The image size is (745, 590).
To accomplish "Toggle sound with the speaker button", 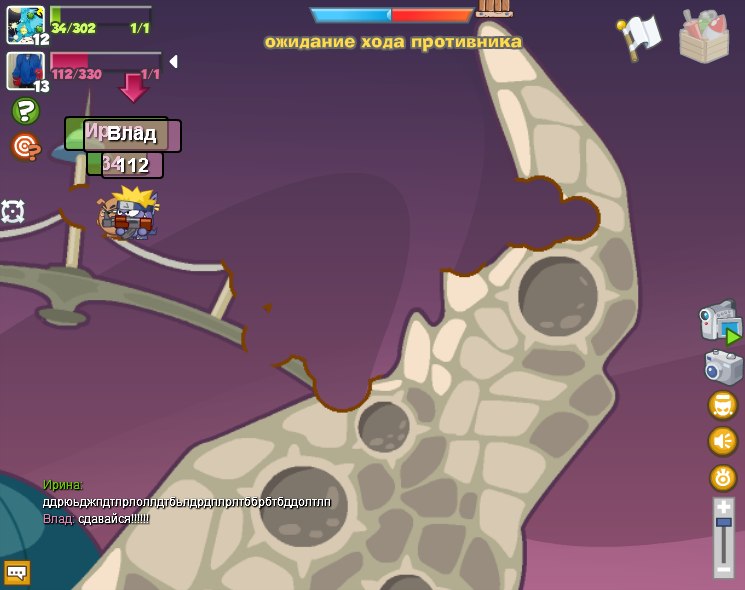I will (x=722, y=441).
